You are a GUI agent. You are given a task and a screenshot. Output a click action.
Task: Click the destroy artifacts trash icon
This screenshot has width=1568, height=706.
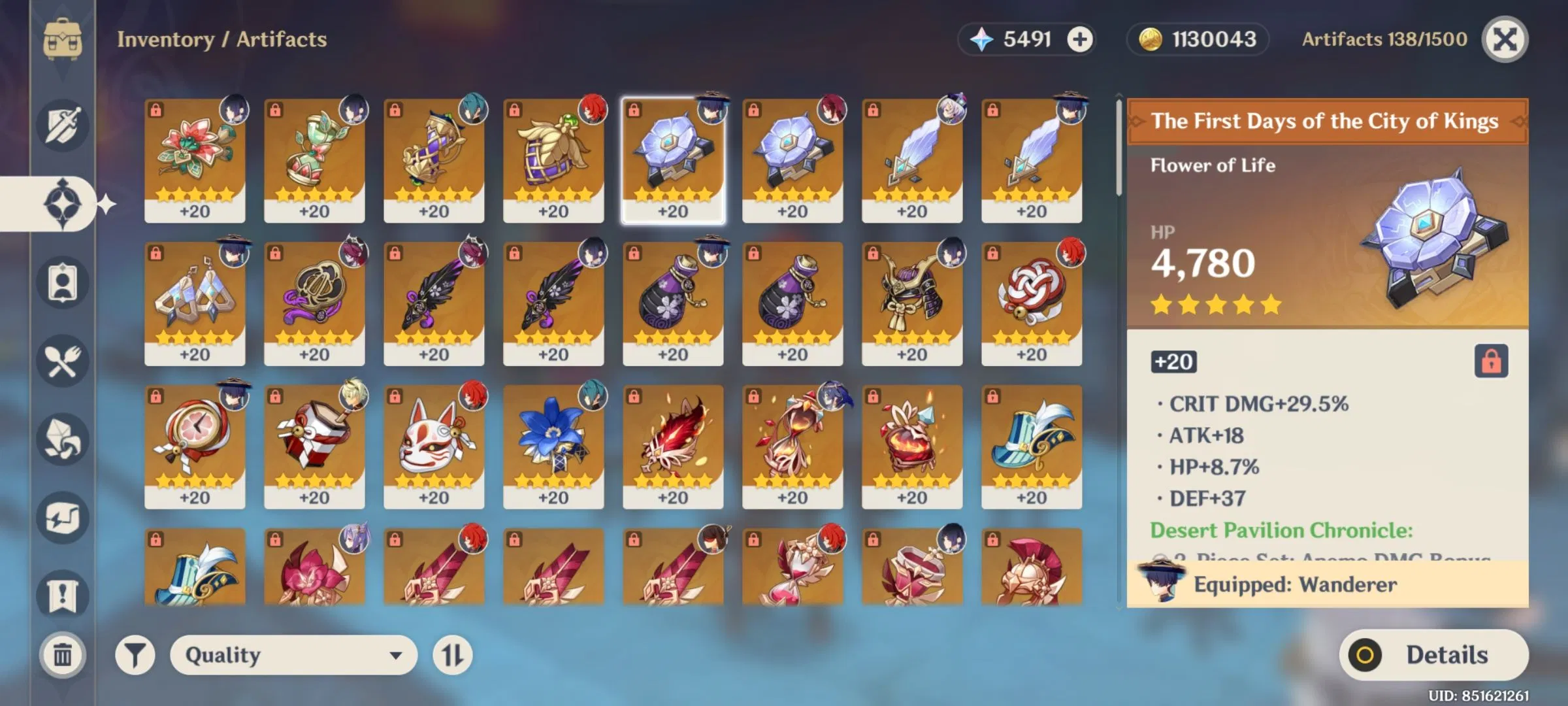click(x=62, y=654)
